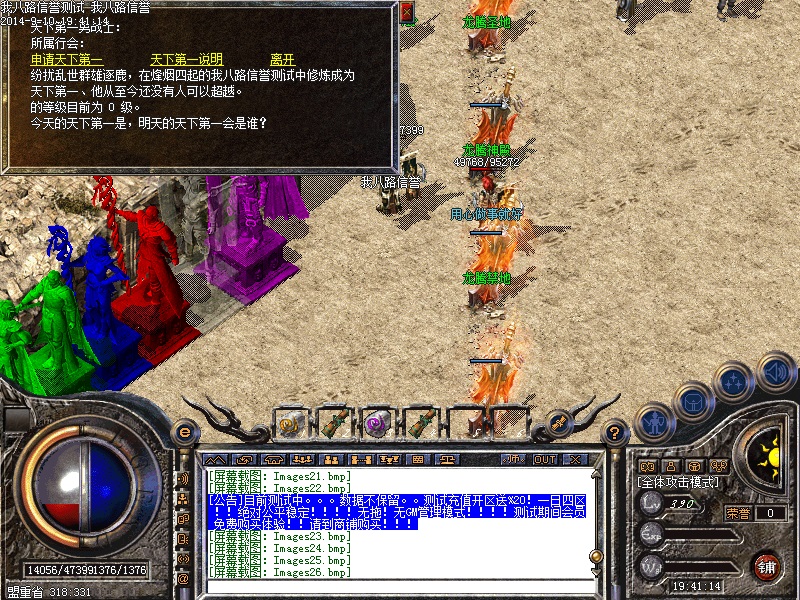Click the @ chat channel button
The image size is (800, 600).
click(x=183, y=579)
